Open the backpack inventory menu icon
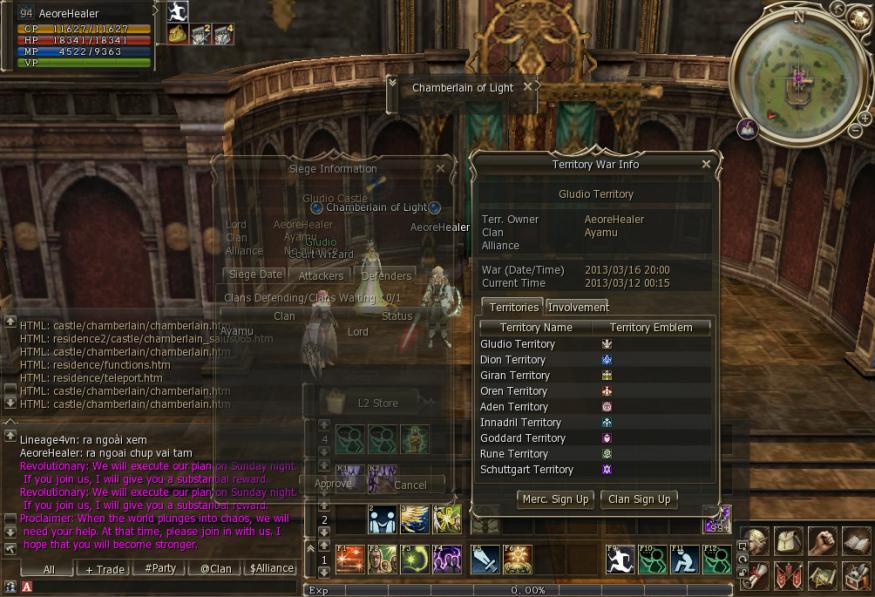The width and height of the screenshot is (875, 597). (789, 541)
